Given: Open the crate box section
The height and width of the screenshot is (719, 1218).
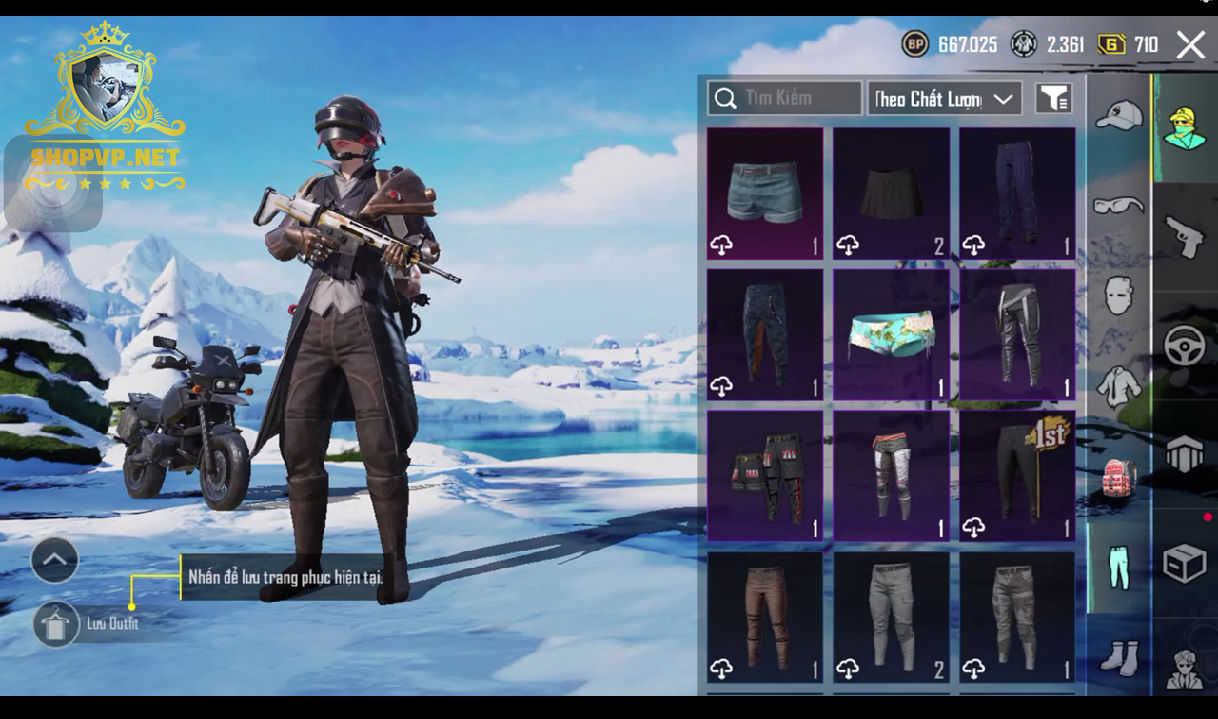Looking at the screenshot, I should click(1185, 563).
